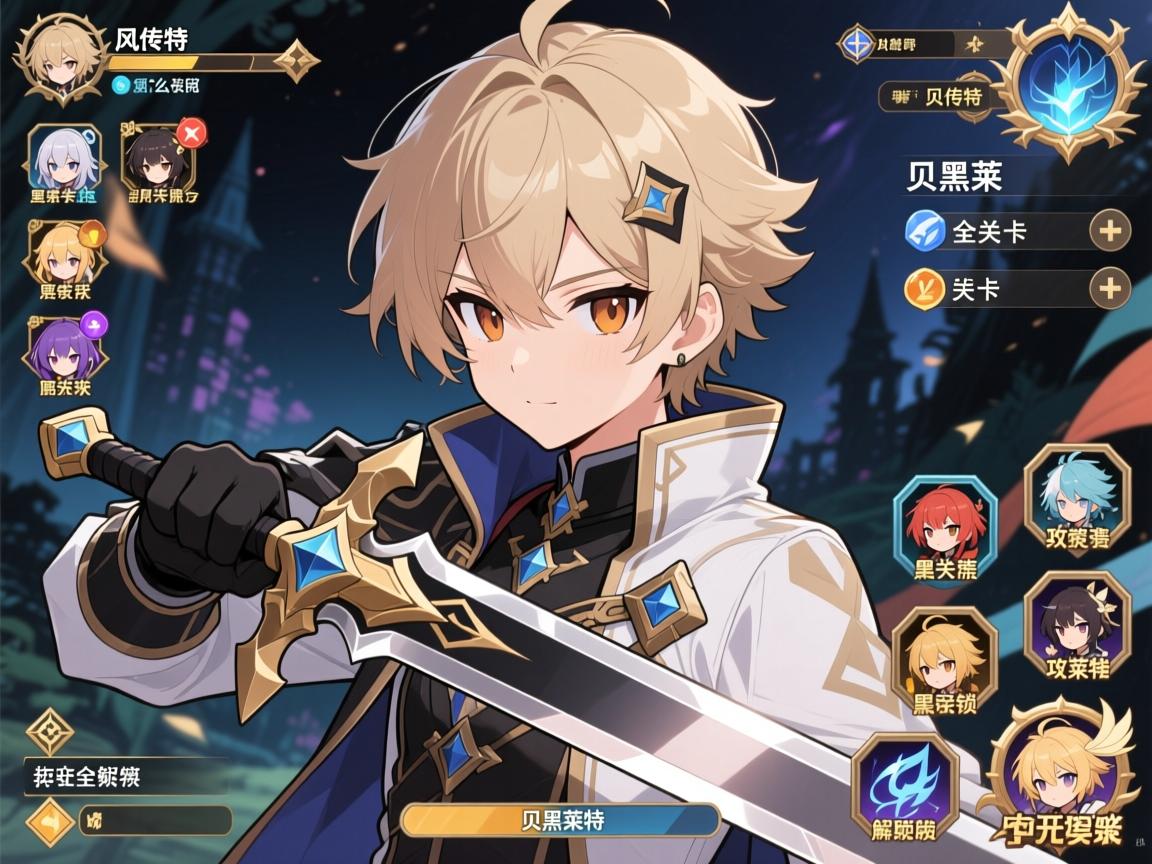Open the gold diamond emblem above text panel
Viewport: 1152px width, 864px height.
[x=49, y=732]
